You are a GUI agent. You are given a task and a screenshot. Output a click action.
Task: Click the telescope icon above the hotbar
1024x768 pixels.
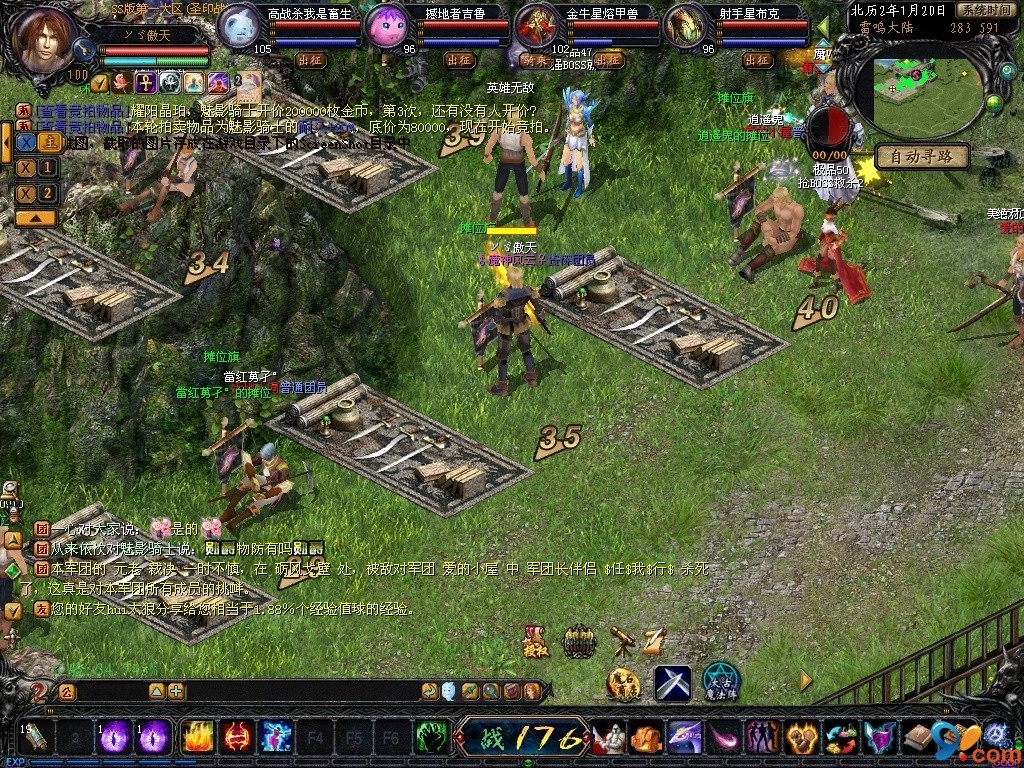click(x=623, y=639)
